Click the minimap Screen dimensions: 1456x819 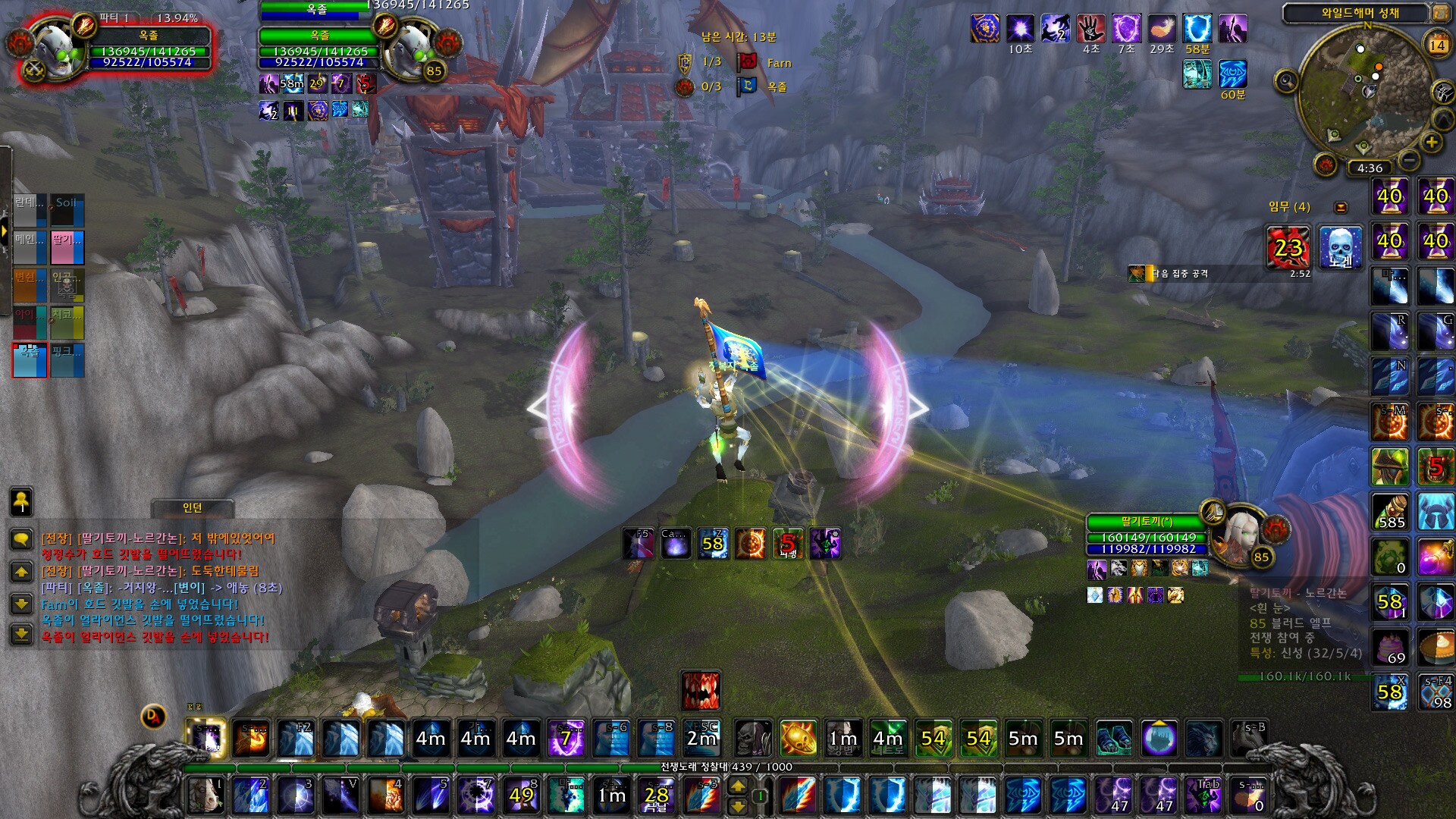click(1365, 89)
